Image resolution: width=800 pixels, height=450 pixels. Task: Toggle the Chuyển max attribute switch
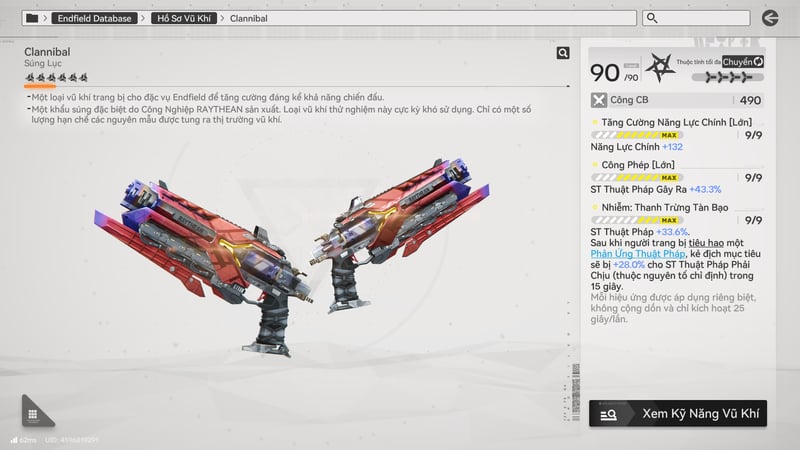pos(743,62)
